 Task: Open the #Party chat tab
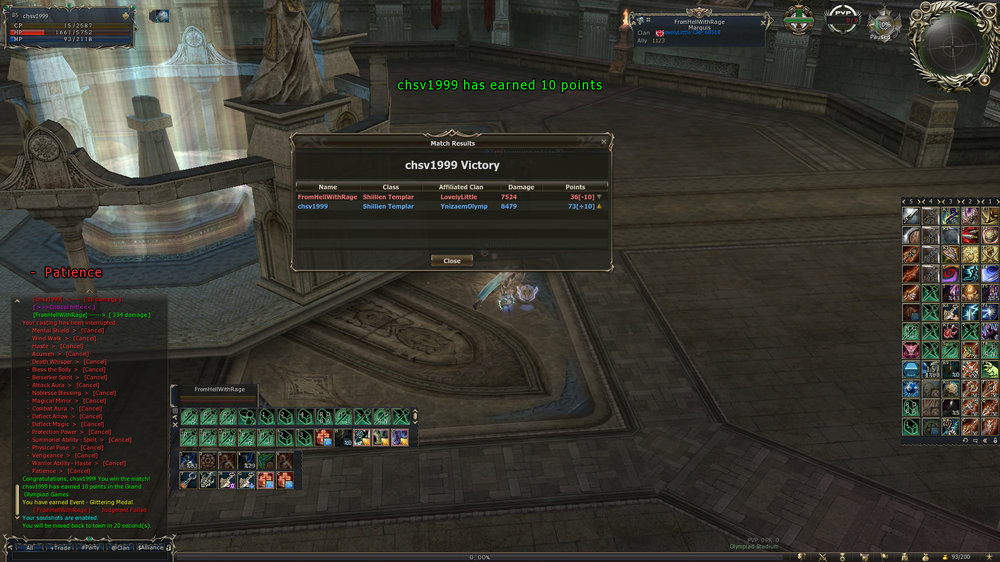[x=91, y=547]
